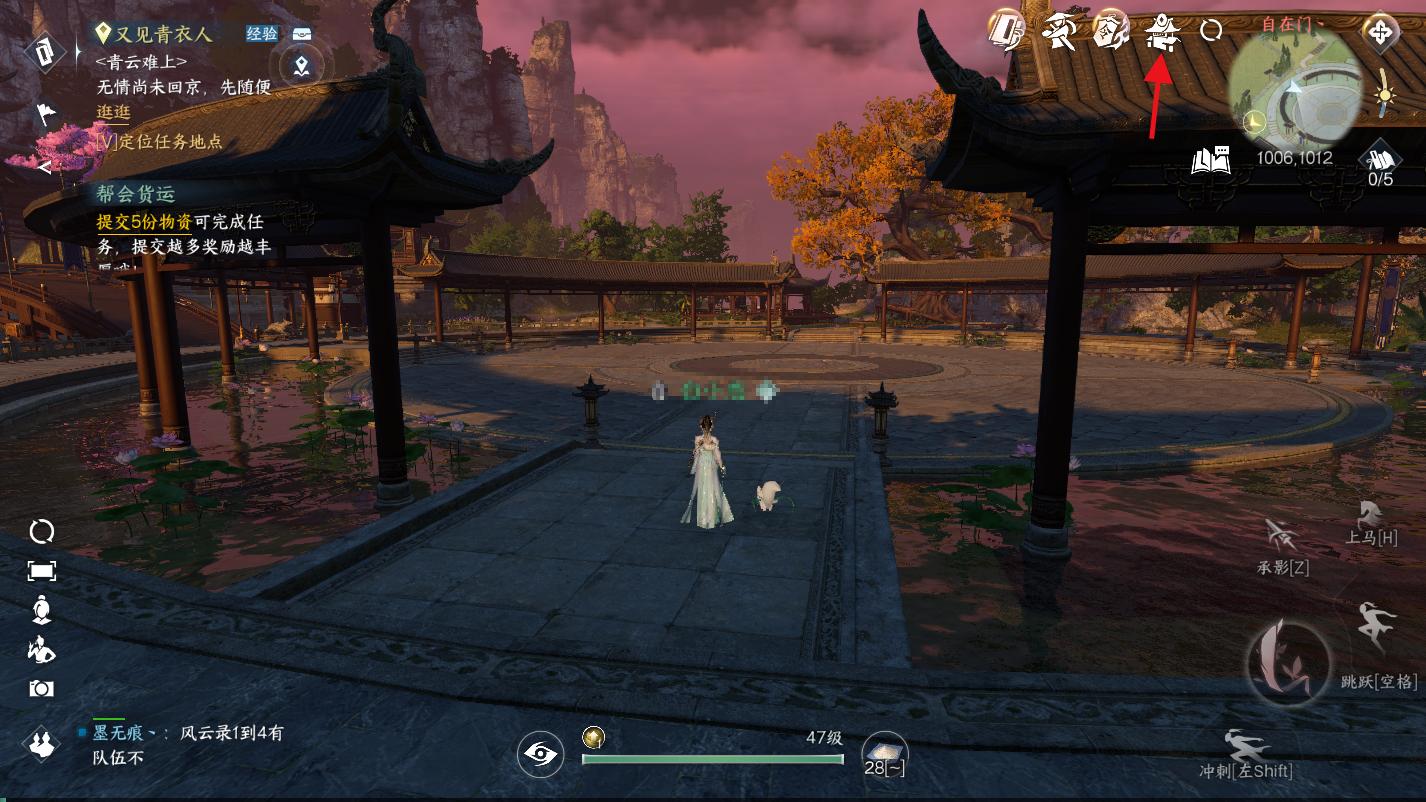
Task: Toggle the sun weather icon beside the minimap
Action: coord(1384,94)
